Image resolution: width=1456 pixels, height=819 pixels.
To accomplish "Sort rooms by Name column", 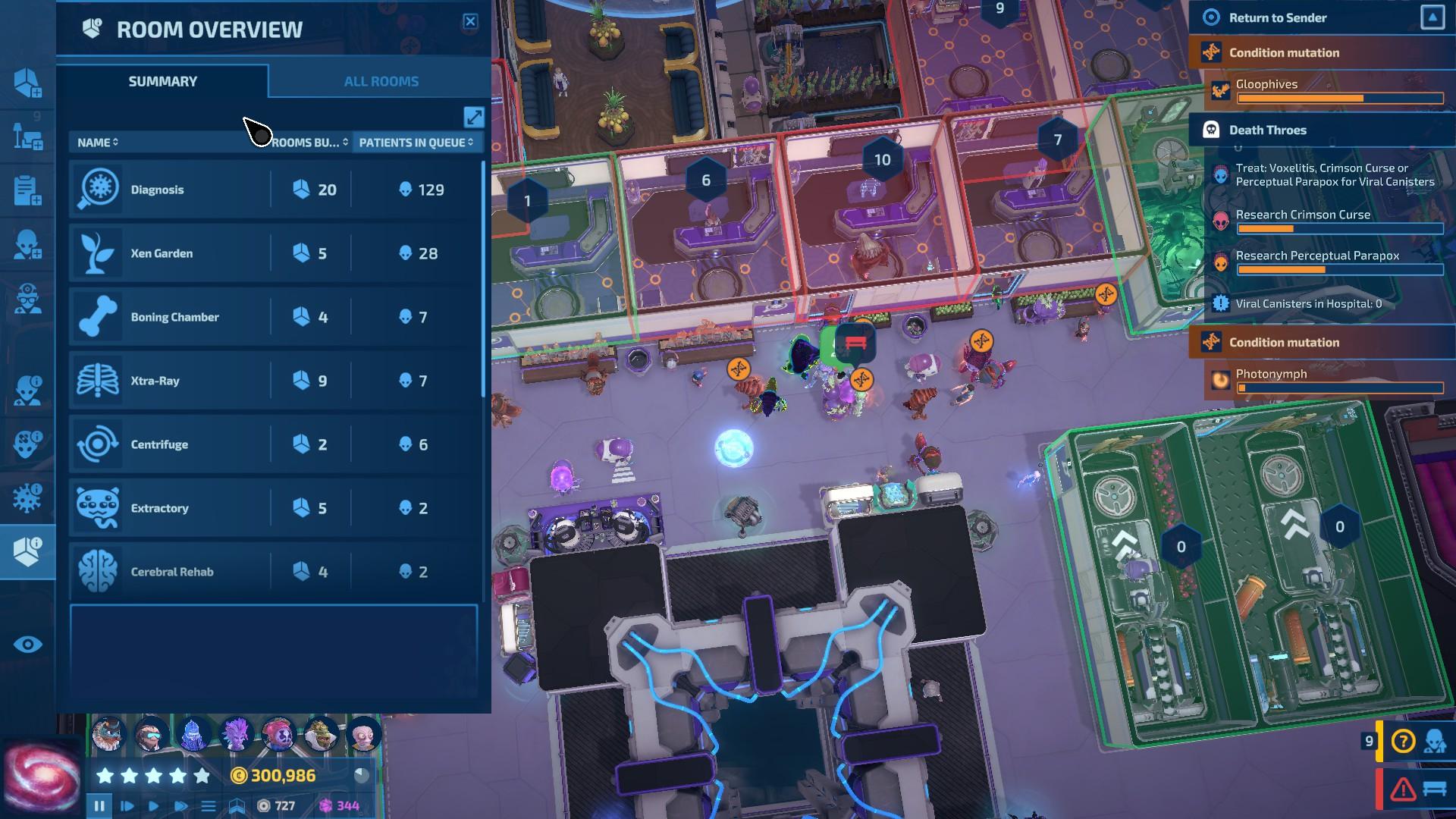I will 98,143.
